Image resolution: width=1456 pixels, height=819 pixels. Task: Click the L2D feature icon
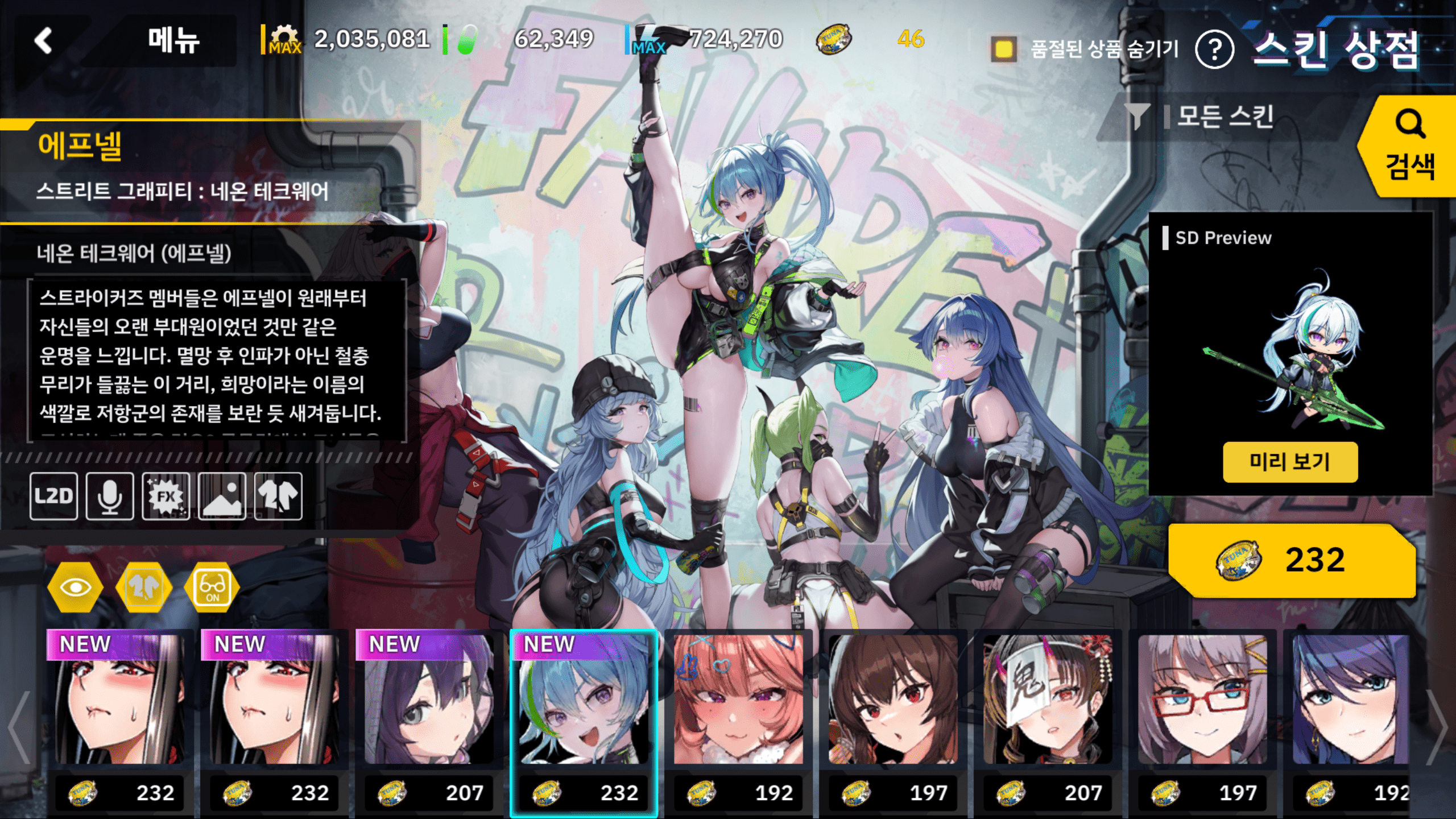click(54, 496)
